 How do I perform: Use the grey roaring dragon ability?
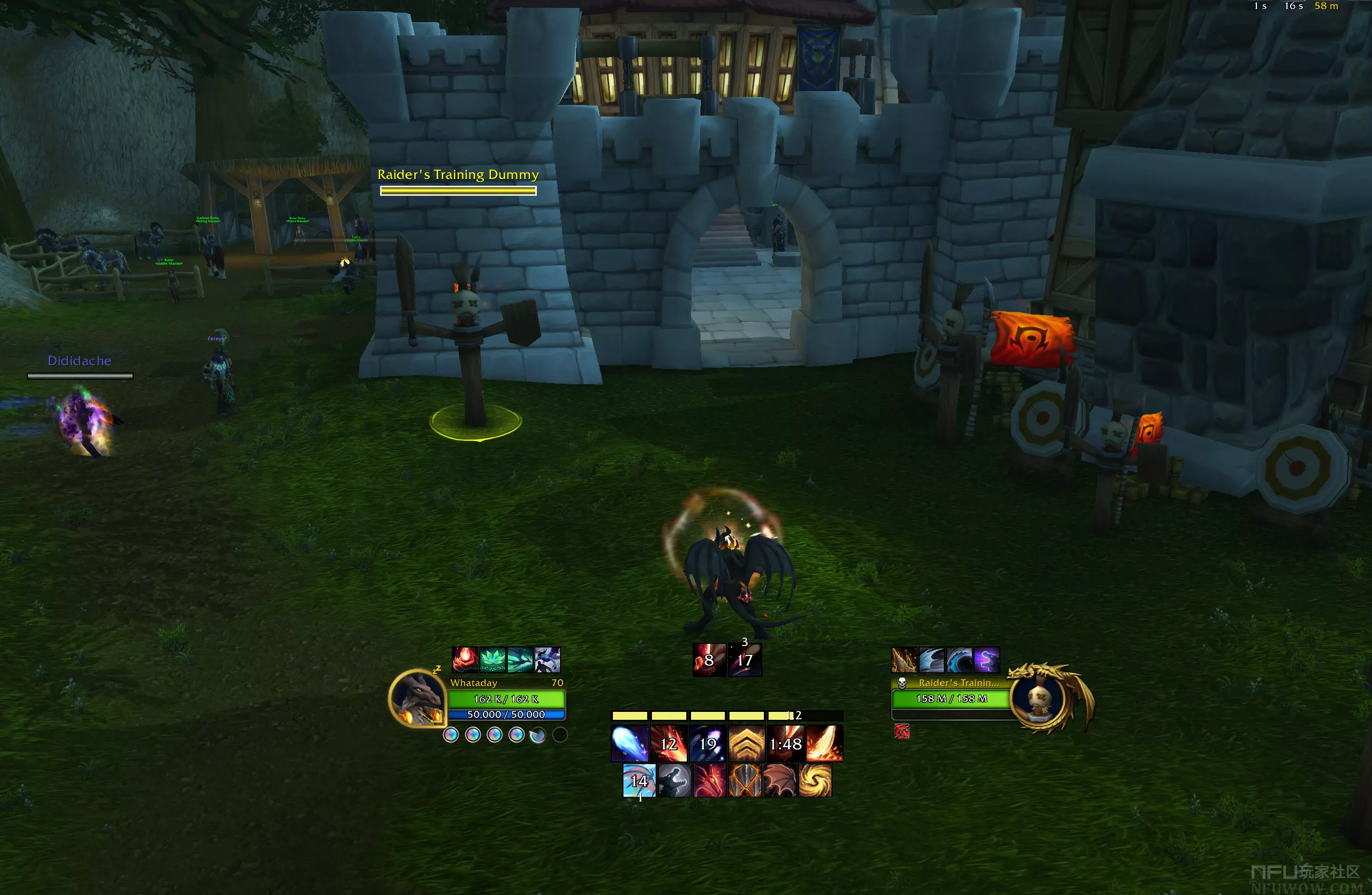tap(675, 781)
